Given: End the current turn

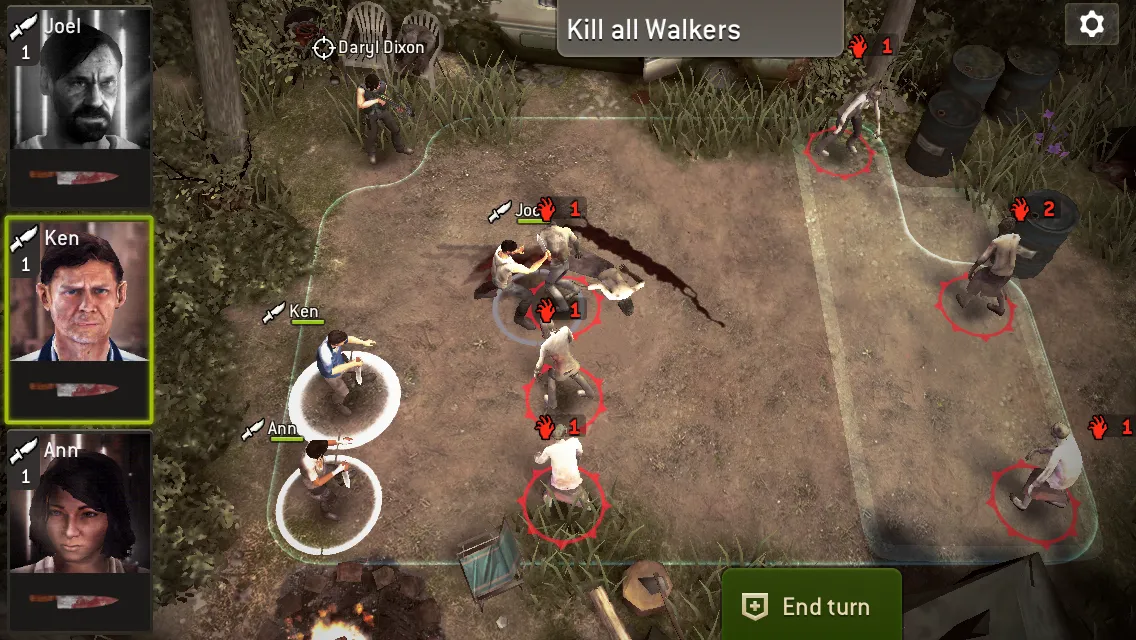Looking at the screenshot, I should (x=811, y=606).
